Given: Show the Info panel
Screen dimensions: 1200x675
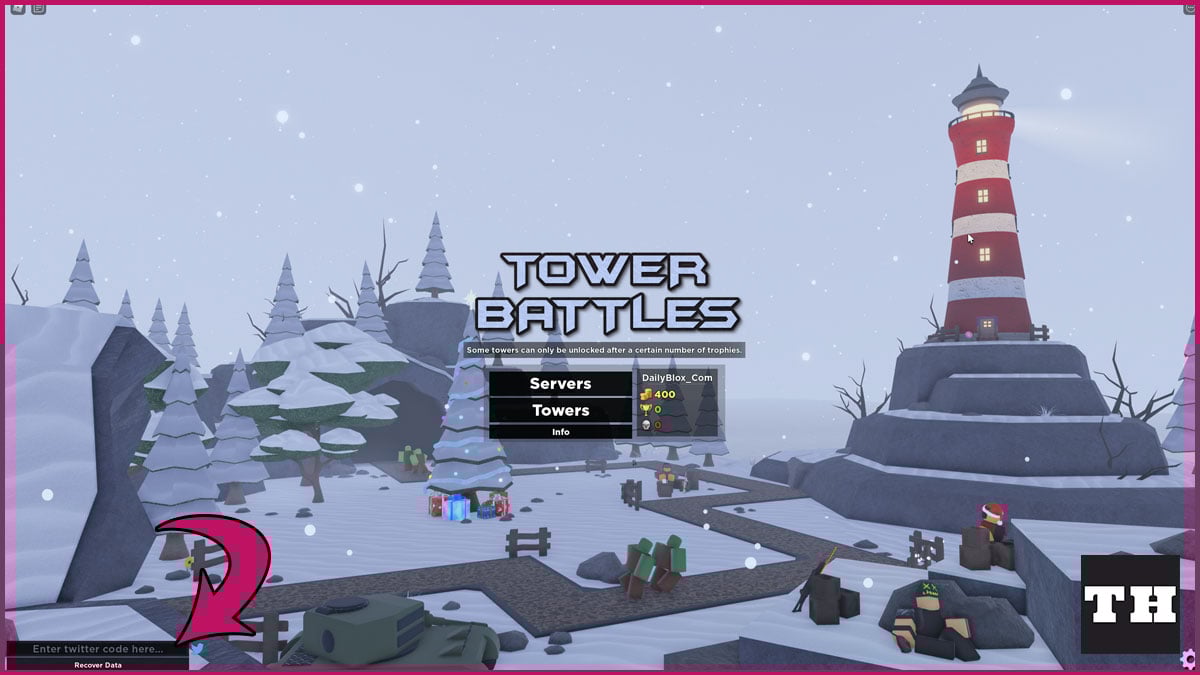Looking at the screenshot, I should coord(560,432).
